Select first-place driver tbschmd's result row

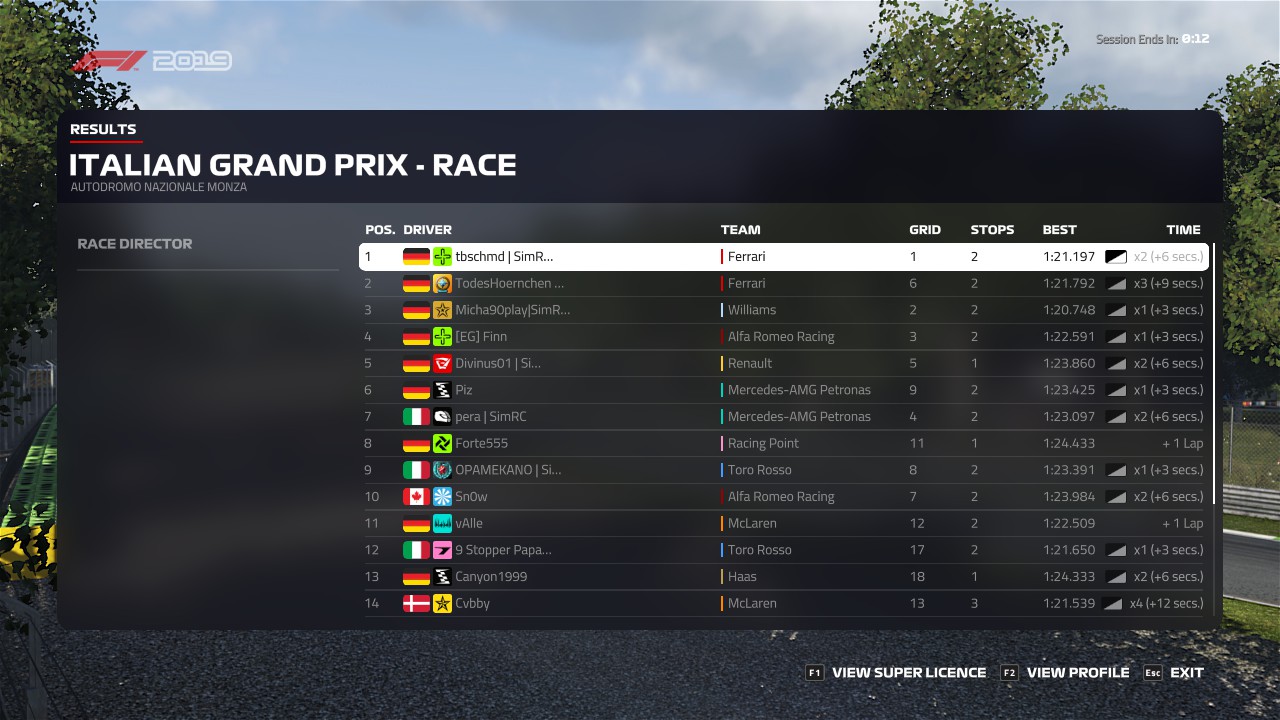tap(783, 257)
